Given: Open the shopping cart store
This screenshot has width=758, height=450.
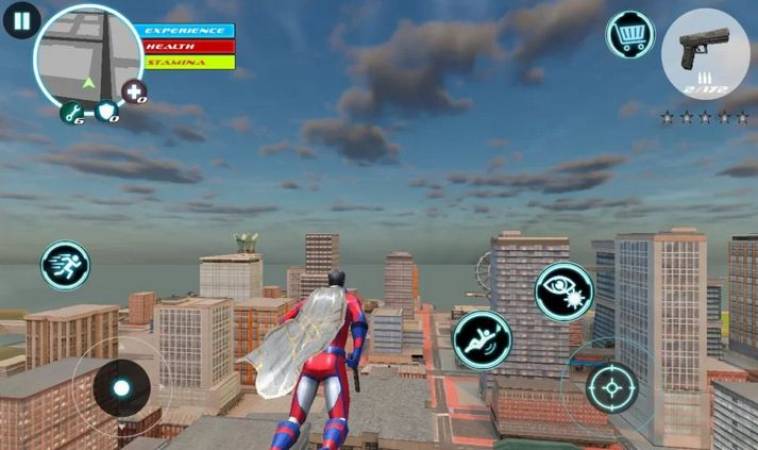Looking at the screenshot, I should point(629,35).
